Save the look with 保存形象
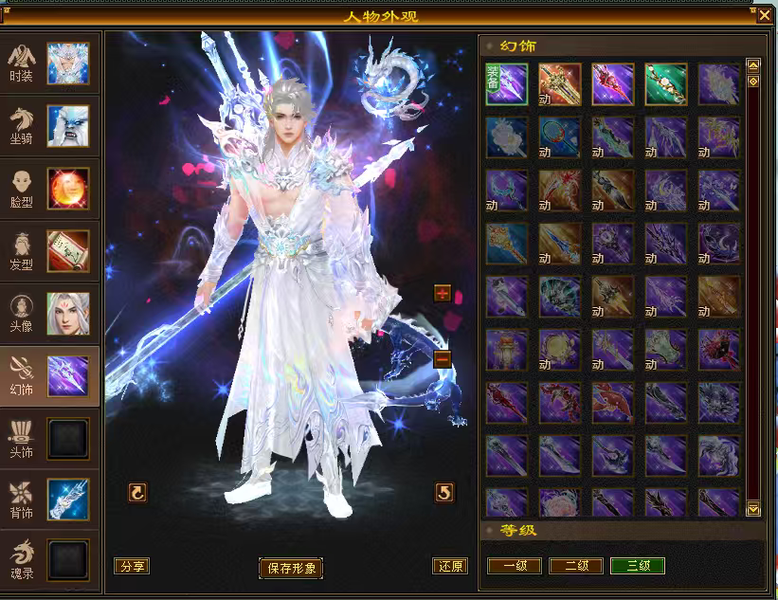The height and width of the screenshot is (600, 778). (291, 568)
